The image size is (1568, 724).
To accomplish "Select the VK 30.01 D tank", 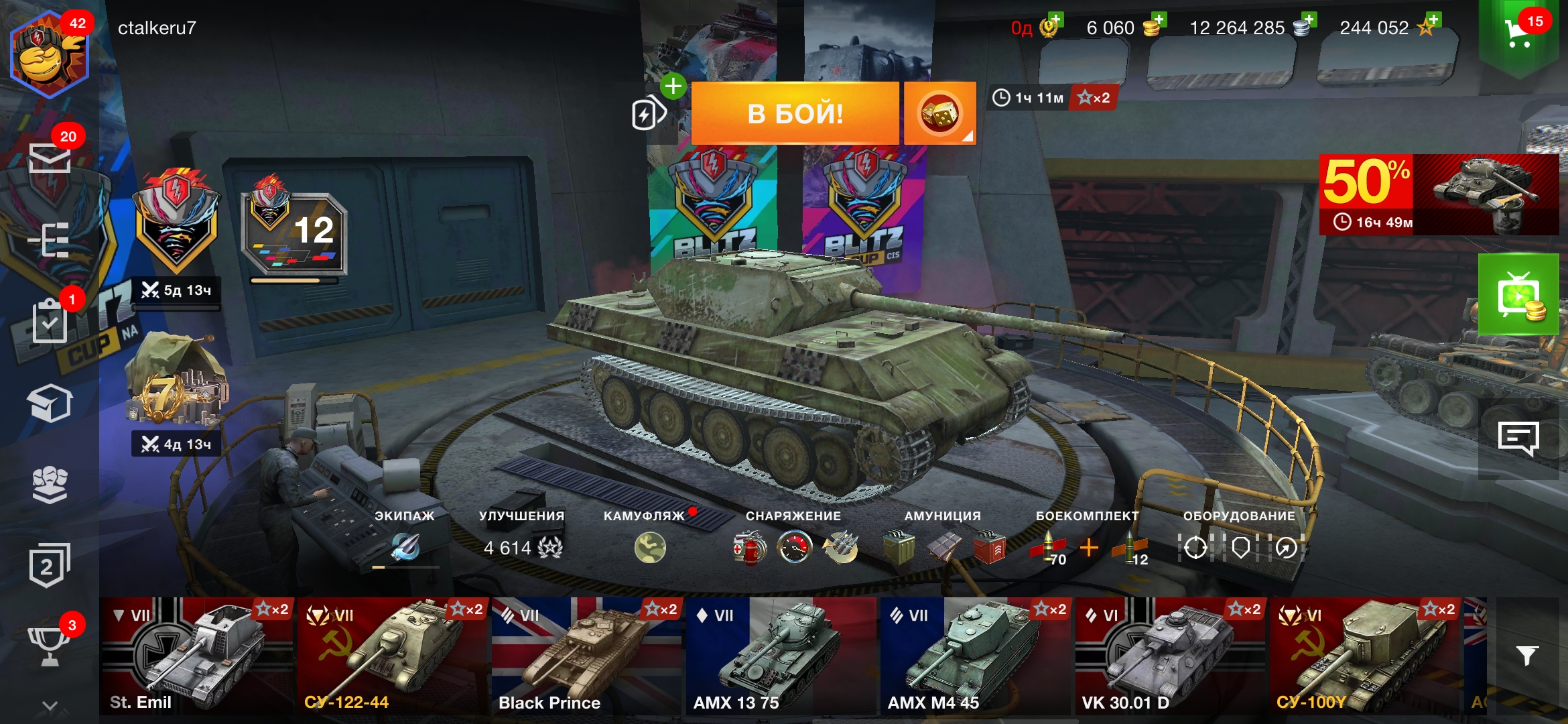I will coord(1170,655).
